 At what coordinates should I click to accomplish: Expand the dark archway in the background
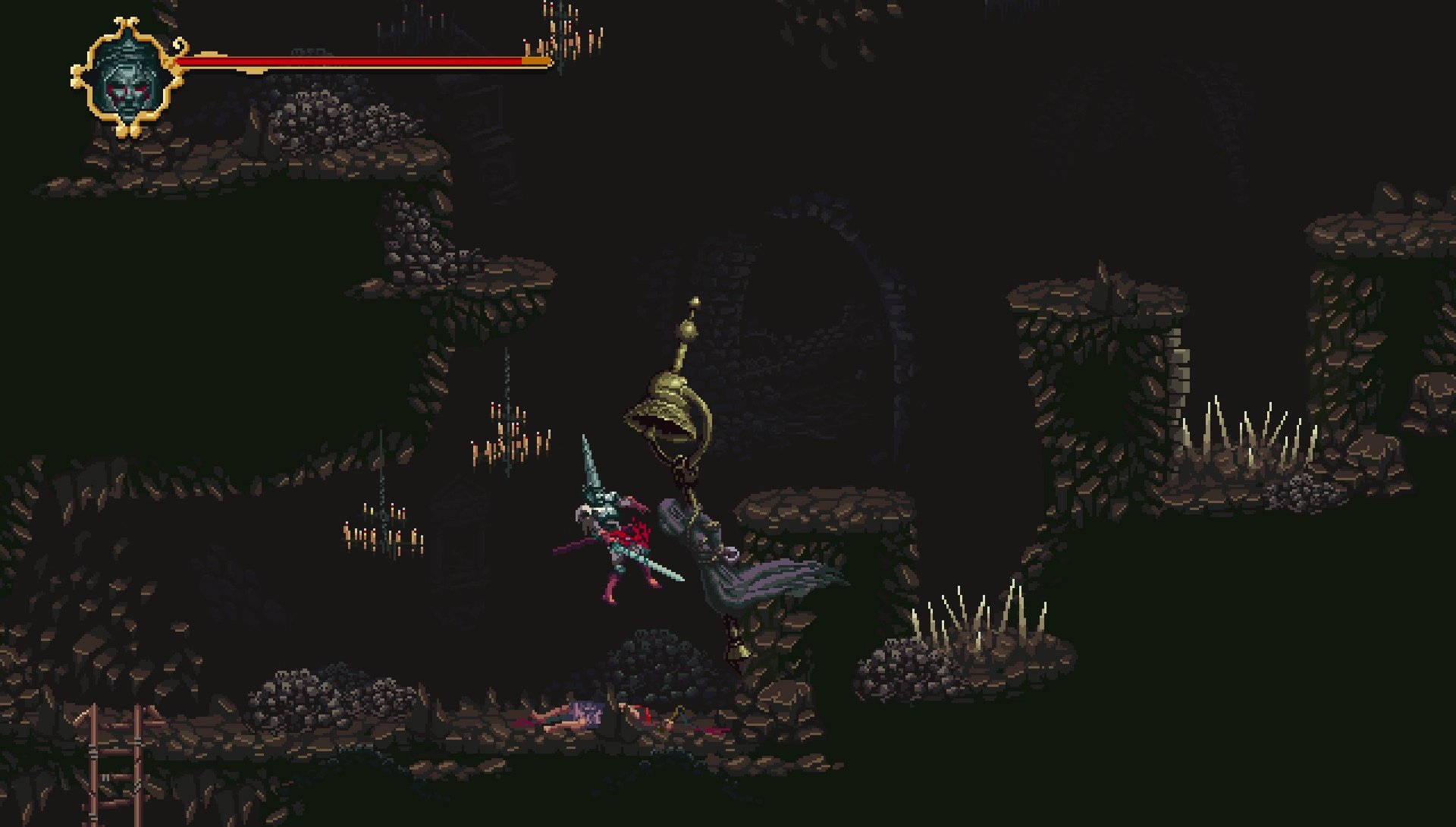click(819, 319)
